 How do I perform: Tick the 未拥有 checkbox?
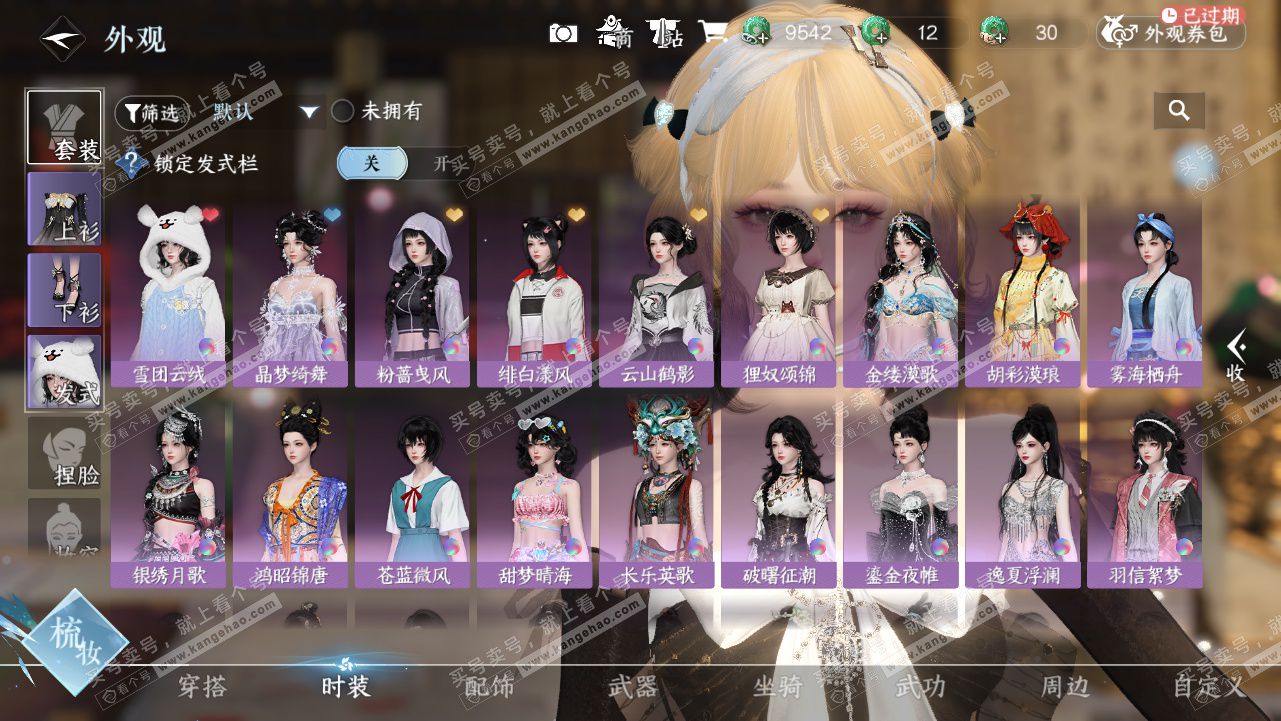343,111
